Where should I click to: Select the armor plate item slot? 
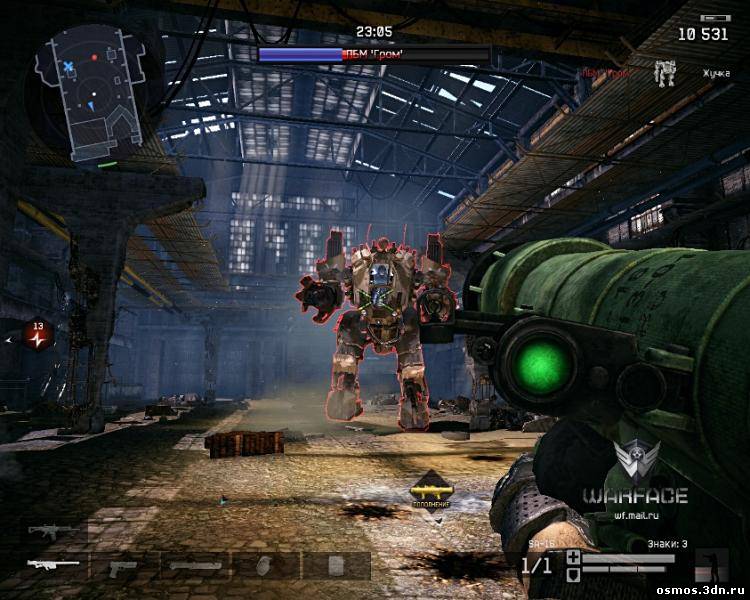point(335,566)
